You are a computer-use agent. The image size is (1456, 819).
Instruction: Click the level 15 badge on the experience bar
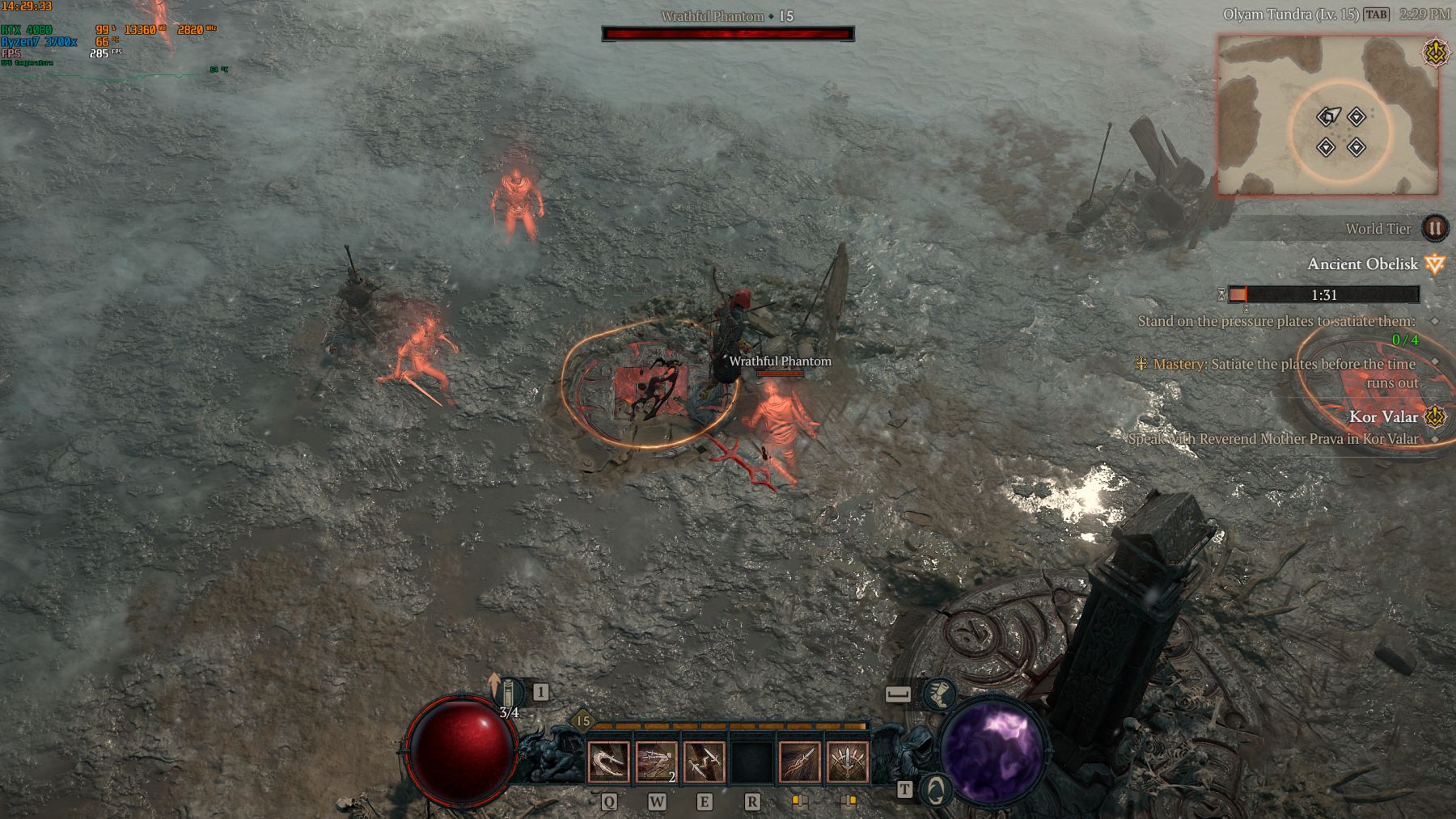click(582, 721)
